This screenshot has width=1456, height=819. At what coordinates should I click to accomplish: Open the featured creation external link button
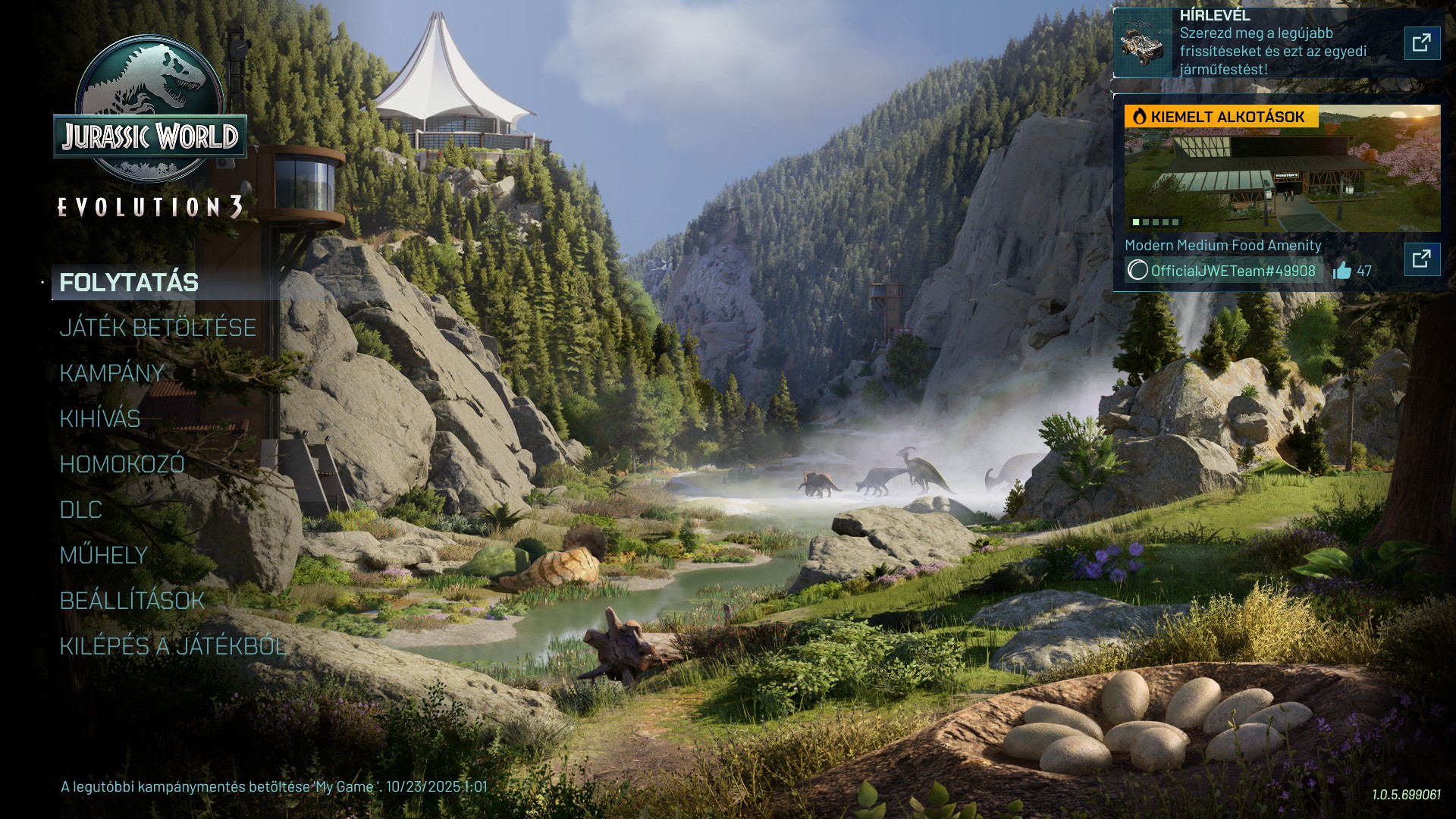pos(1422,259)
